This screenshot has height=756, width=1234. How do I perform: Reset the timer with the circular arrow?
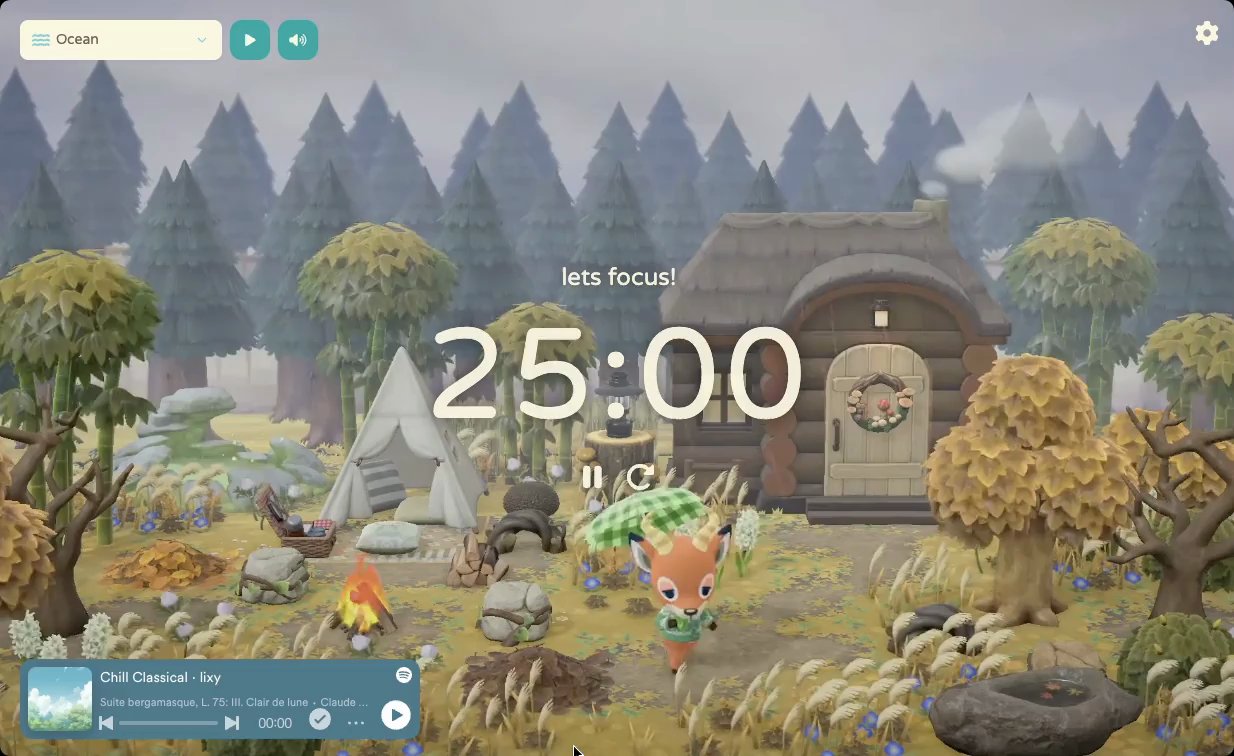[640, 477]
